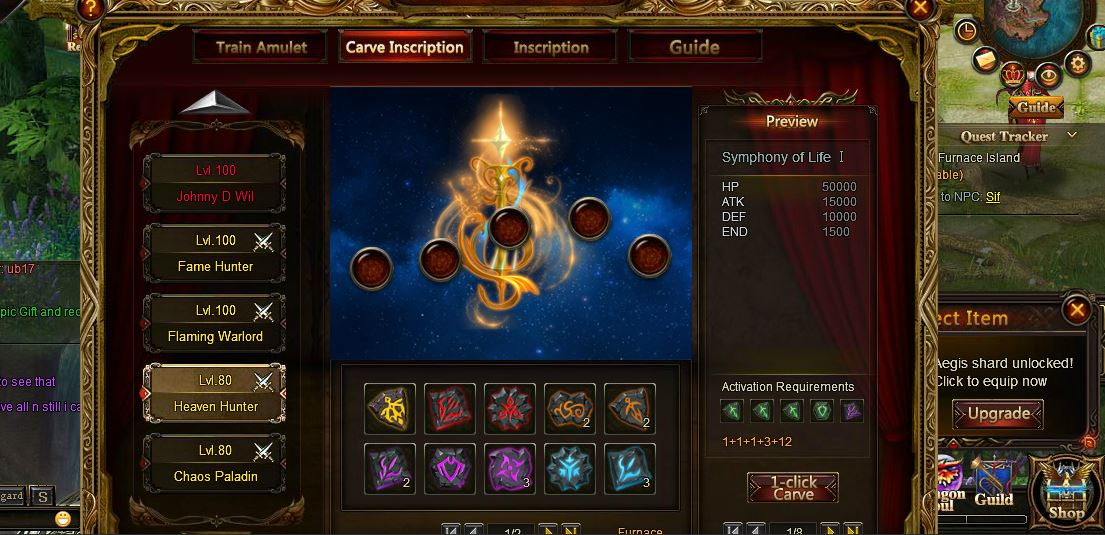Screen dimensions: 1105x535
Task: Open the Inscription tab
Action: (551, 47)
